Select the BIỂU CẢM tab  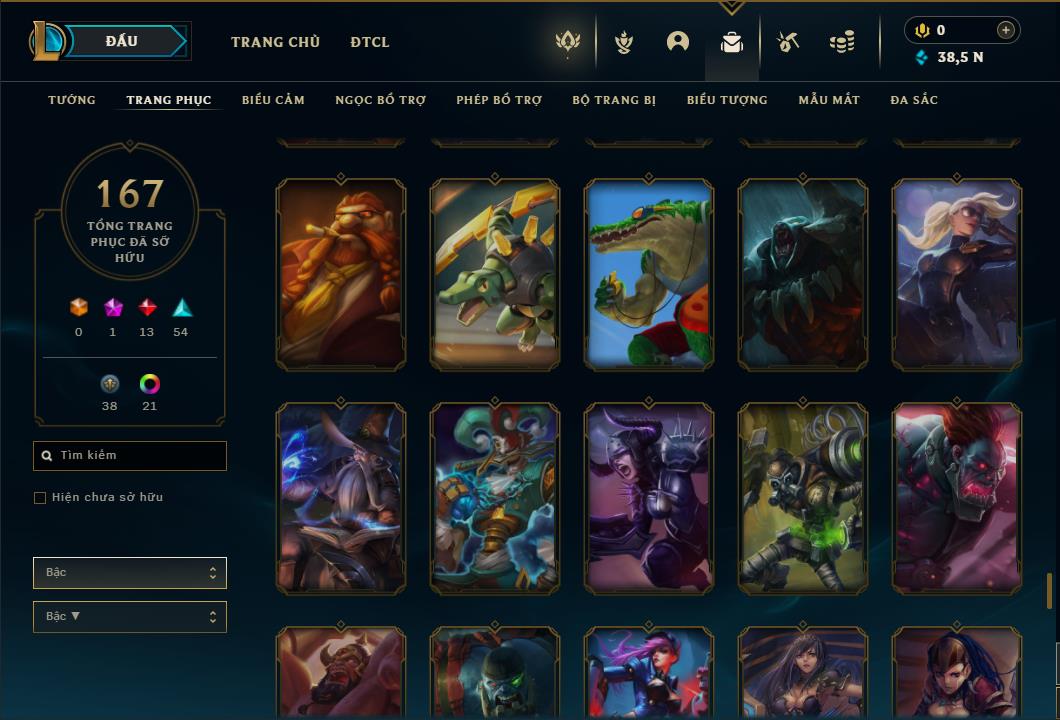(273, 100)
